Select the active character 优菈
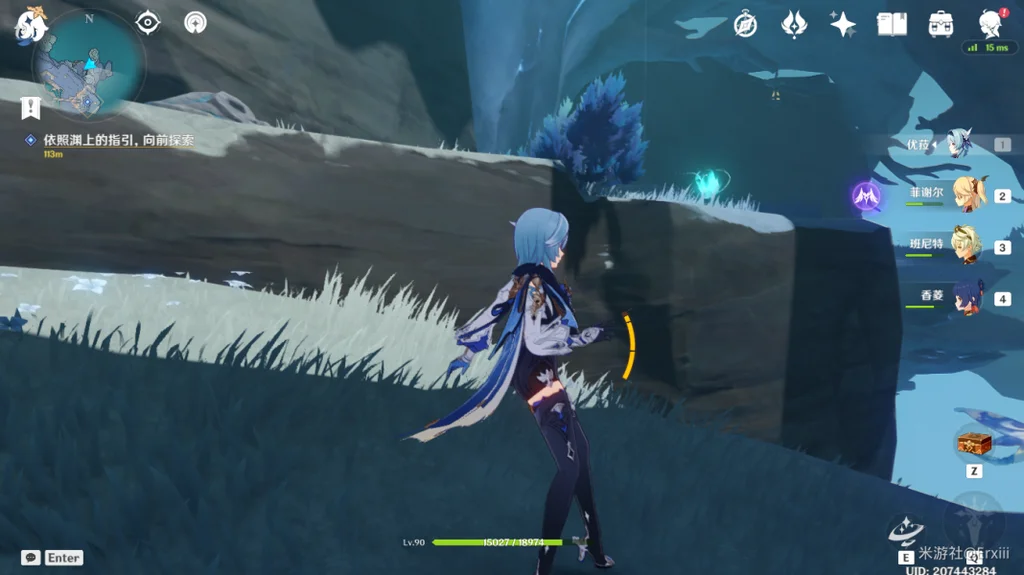 click(x=962, y=144)
